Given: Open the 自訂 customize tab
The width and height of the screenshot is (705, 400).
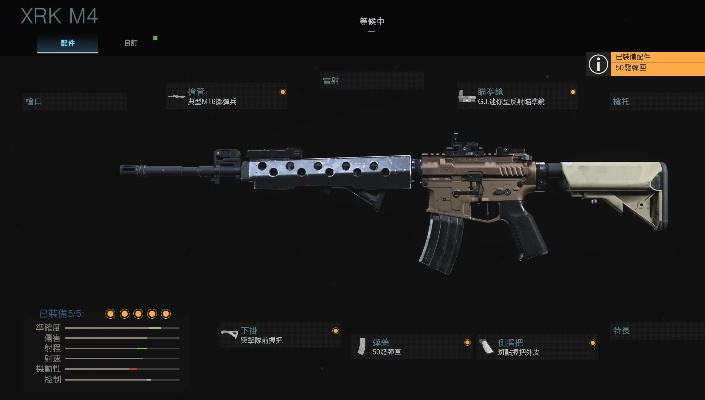Looking at the screenshot, I should [x=131, y=44].
